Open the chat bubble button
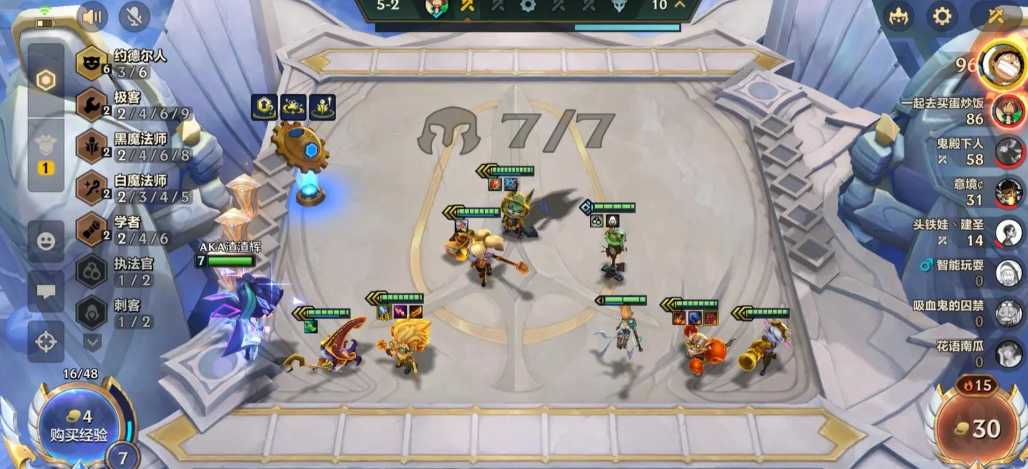This screenshot has height=469, width=1028. (45, 291)
